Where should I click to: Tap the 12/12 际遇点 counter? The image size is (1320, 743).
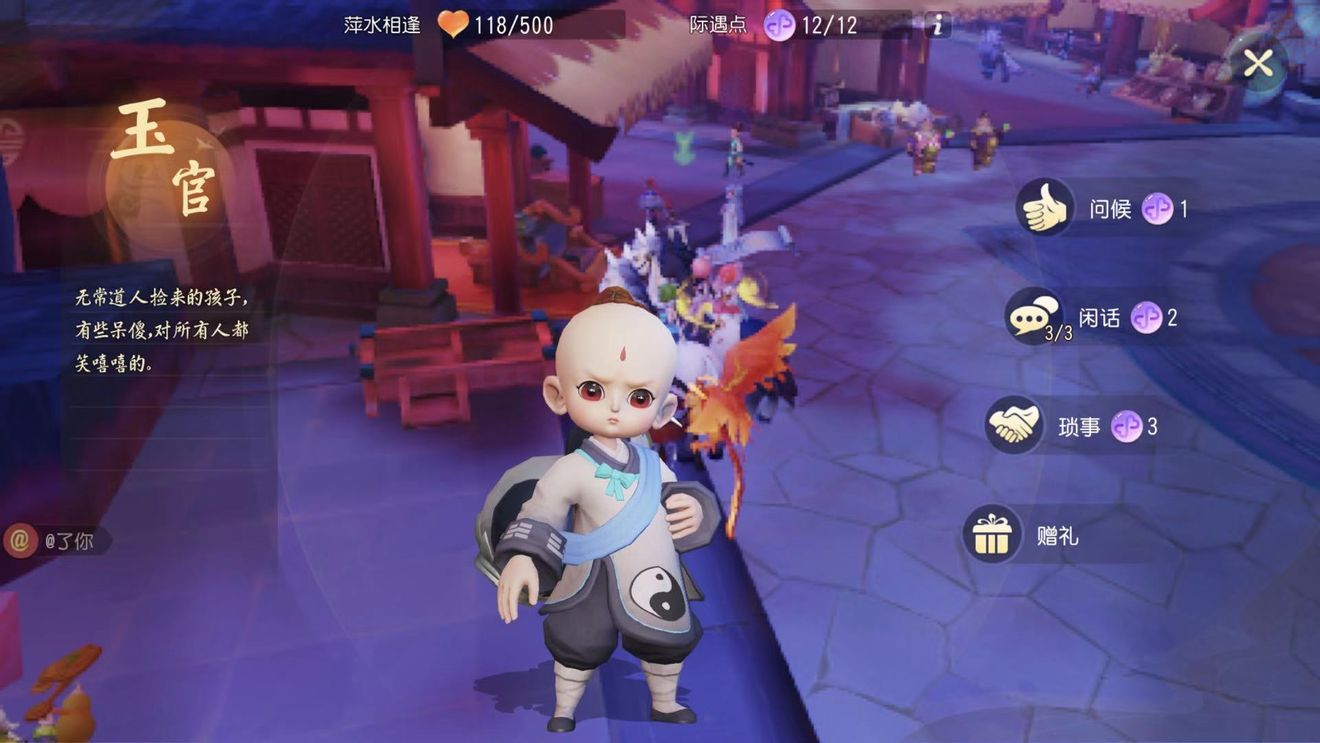tap(832, 25)
